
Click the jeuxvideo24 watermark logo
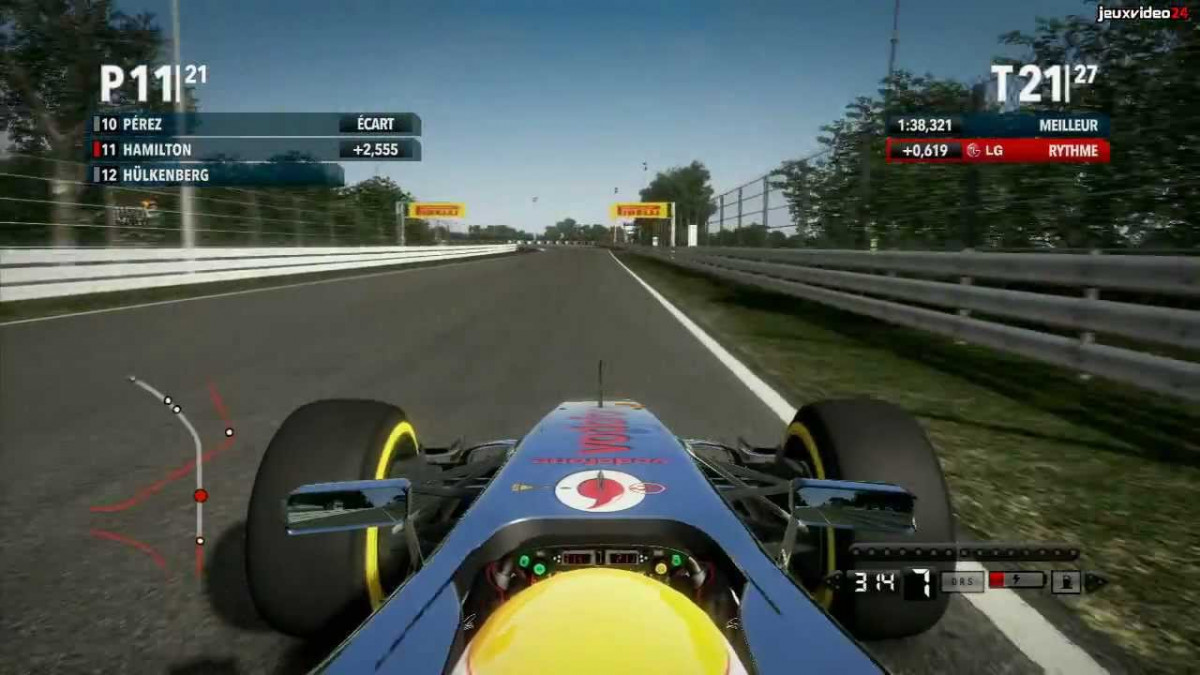tap(1142, 13)
